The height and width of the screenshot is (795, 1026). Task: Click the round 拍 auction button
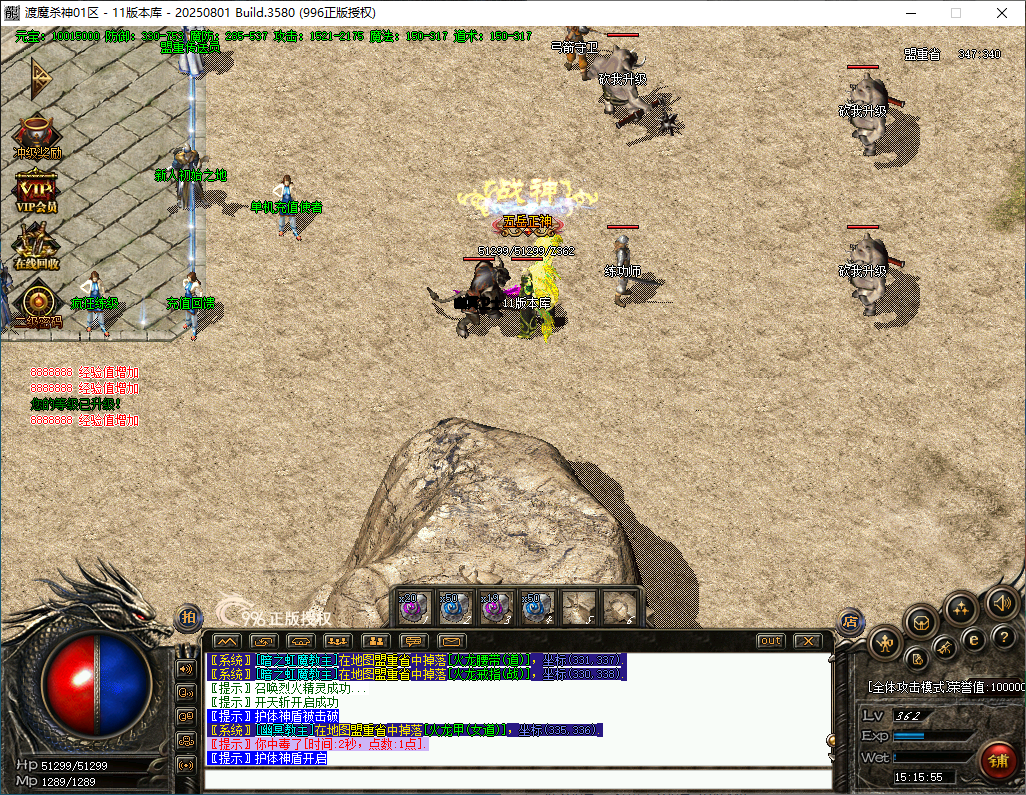tap(188, 618)
